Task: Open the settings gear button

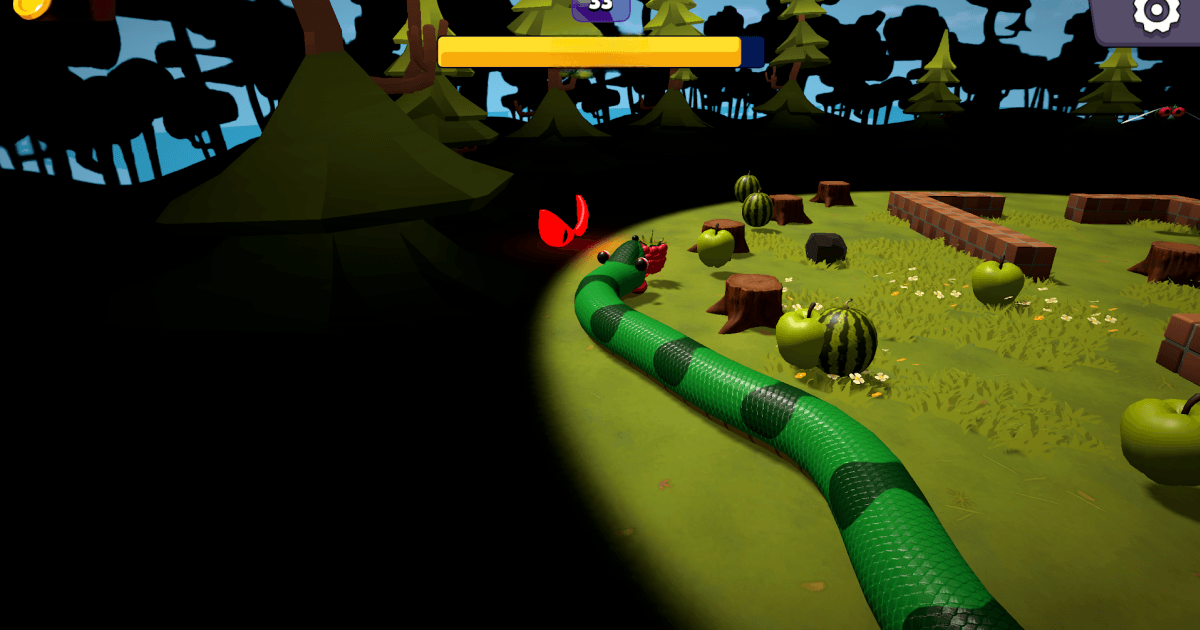Action: click(x=1154, y=14)
